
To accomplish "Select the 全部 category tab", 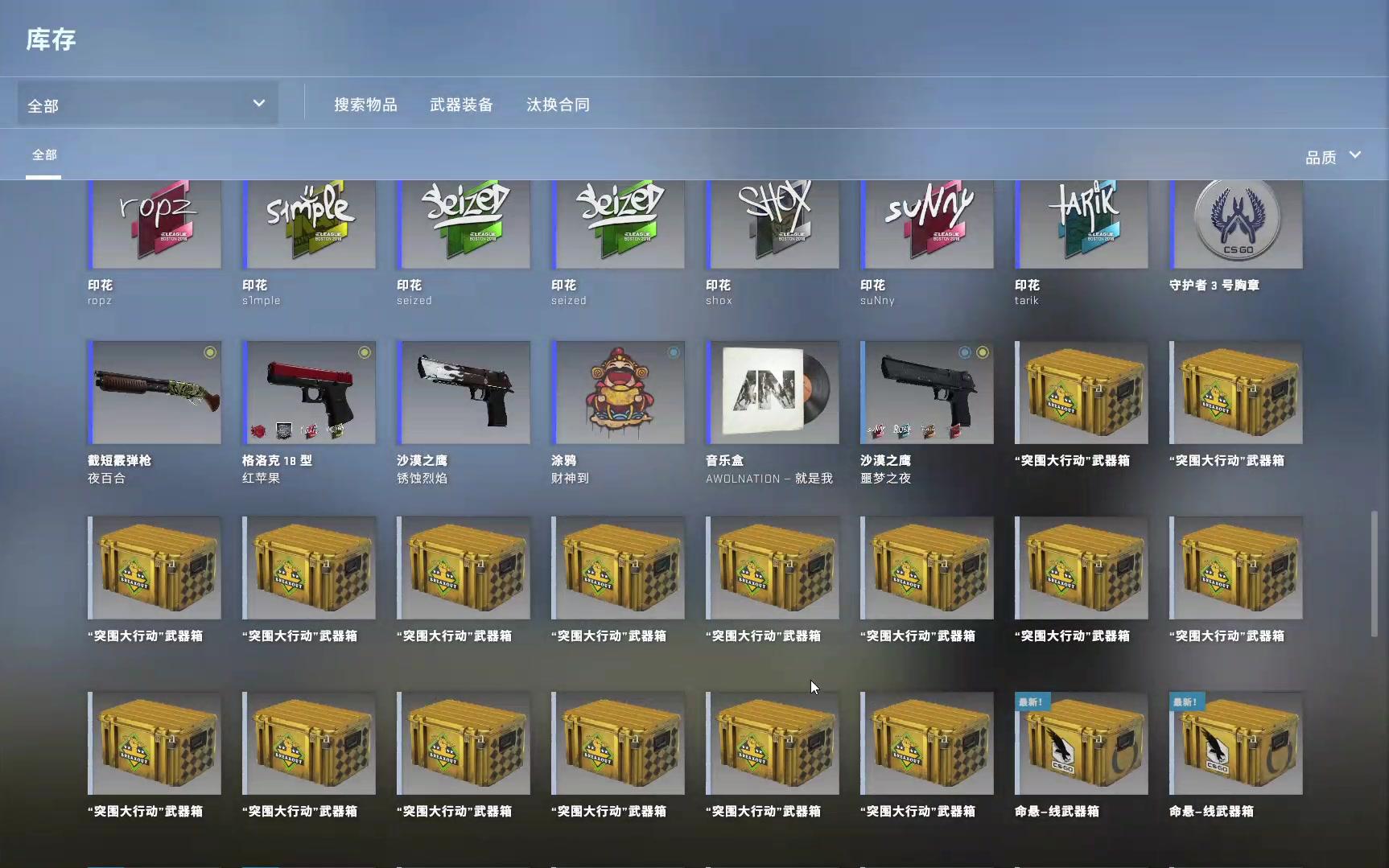I will click(44, 154).
